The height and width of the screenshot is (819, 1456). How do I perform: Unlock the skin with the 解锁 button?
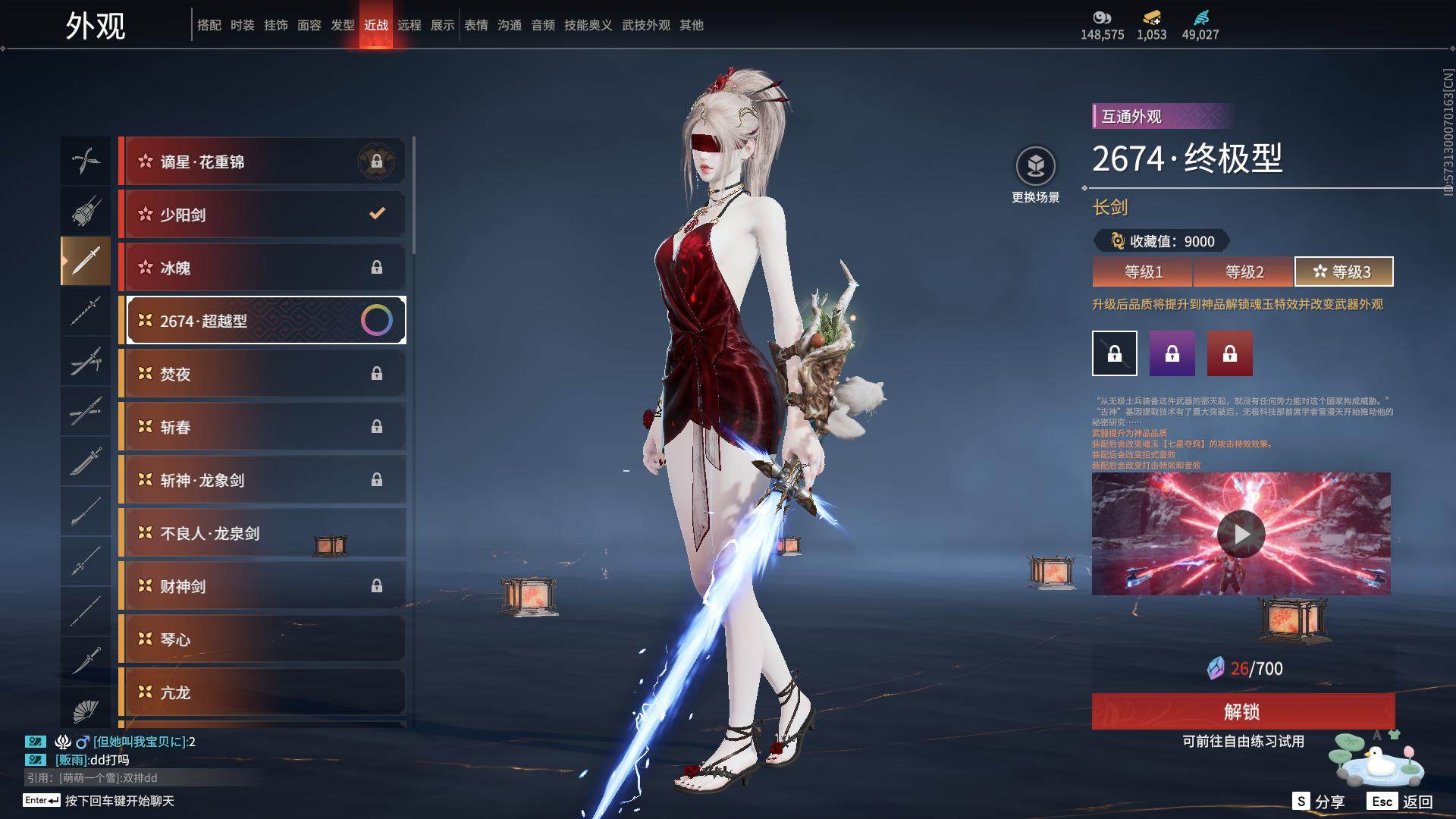pos(1242,711)
